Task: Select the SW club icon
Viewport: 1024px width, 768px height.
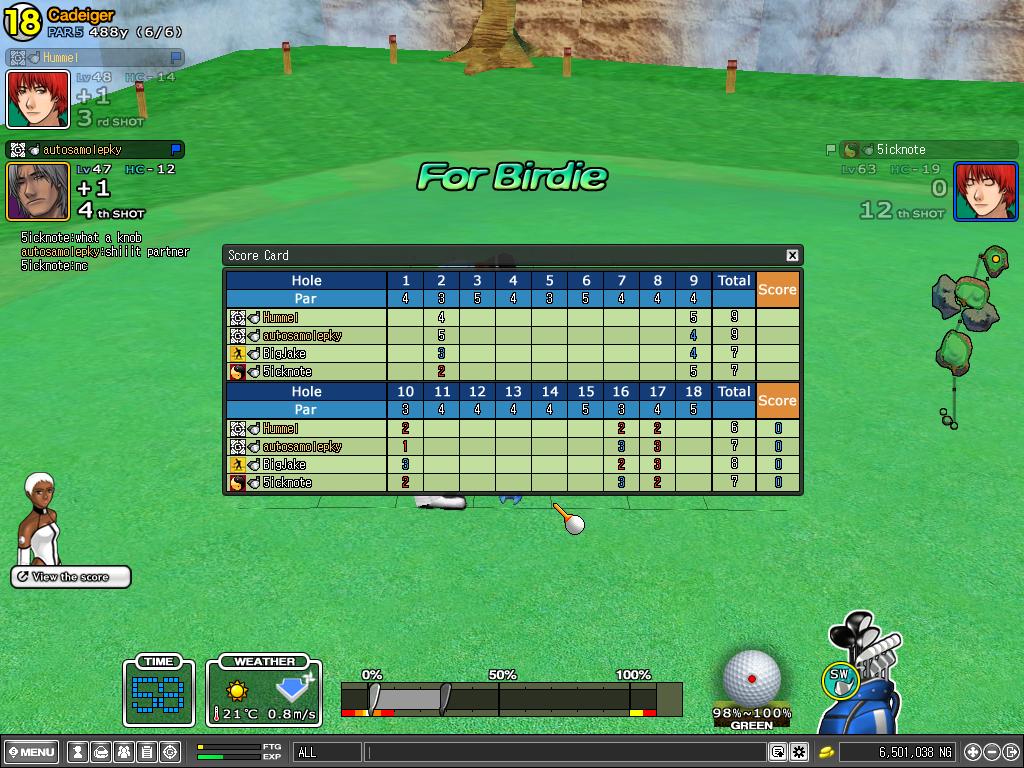Action: pos(839,680)
